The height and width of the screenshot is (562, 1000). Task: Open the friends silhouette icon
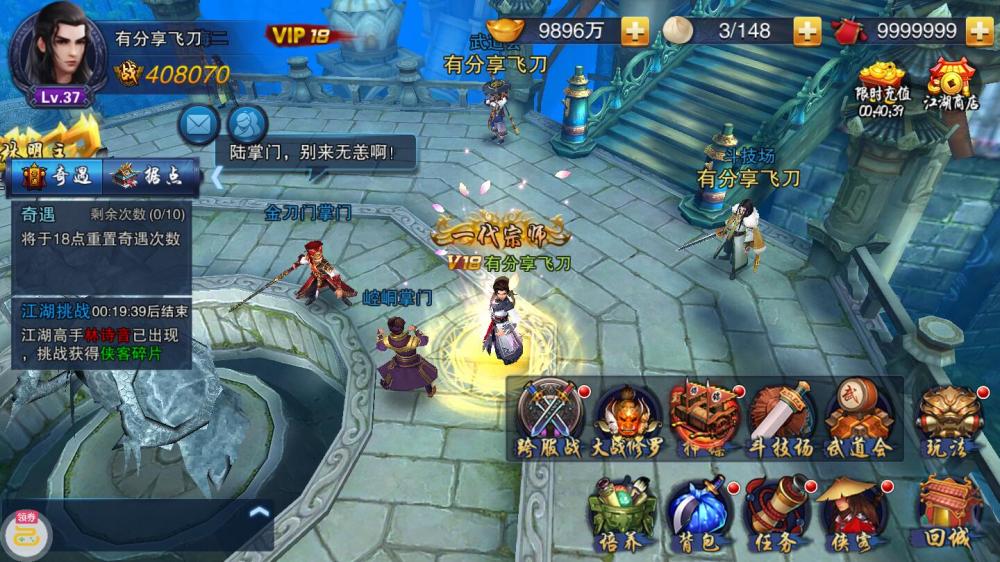(x=246, y=124)
